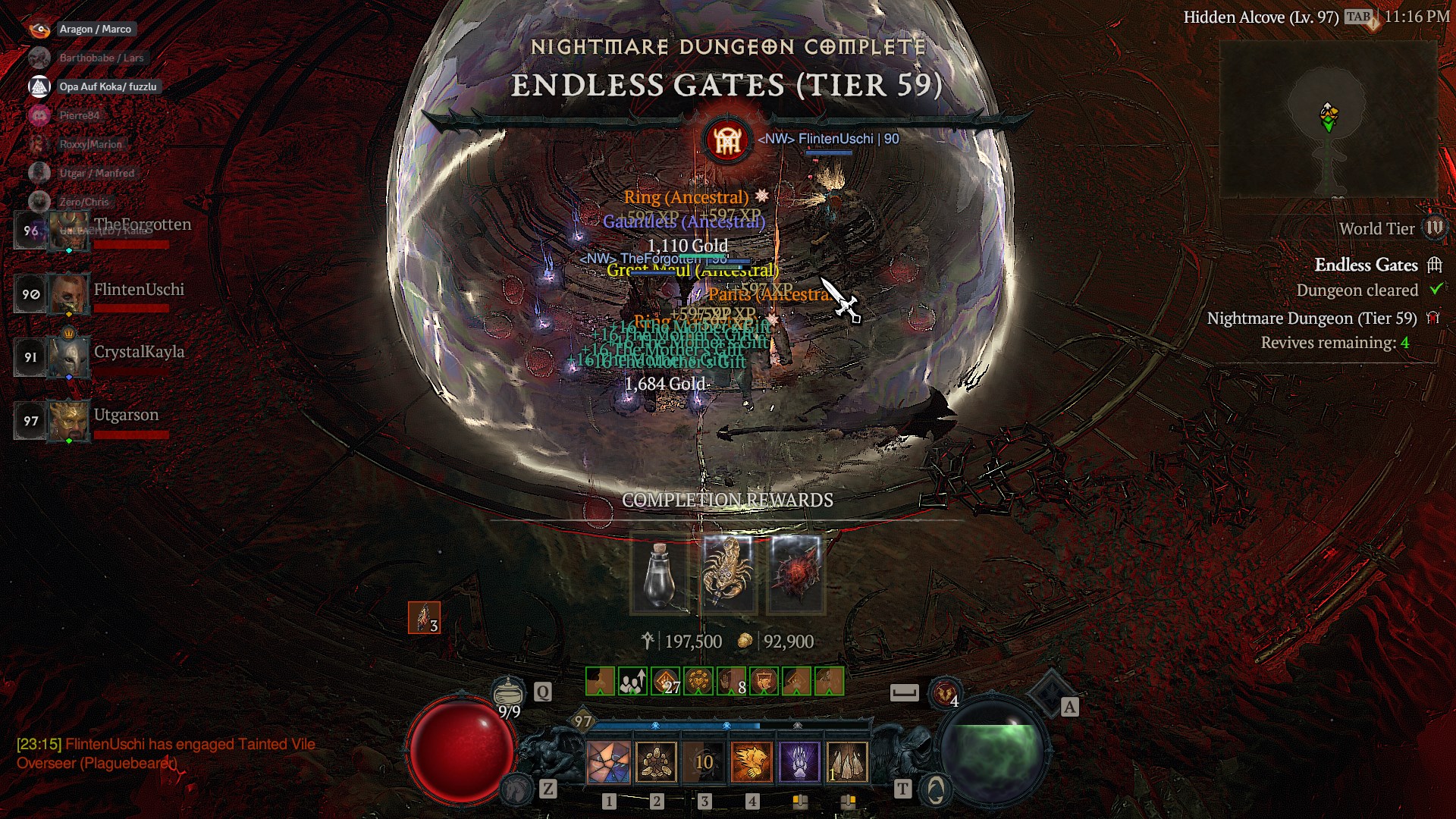Screen dimensions: 1456x819
Task: Click the town portal swirl icon
Action: point(936,790)
